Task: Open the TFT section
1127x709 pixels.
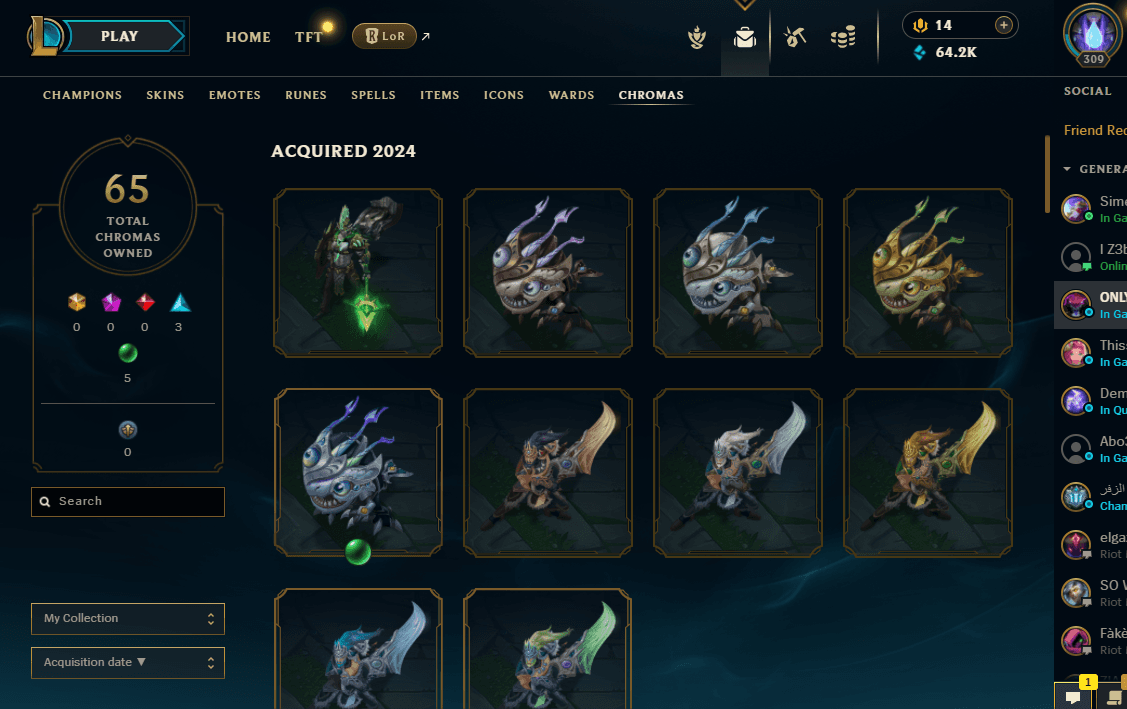Action: point(308,37)
